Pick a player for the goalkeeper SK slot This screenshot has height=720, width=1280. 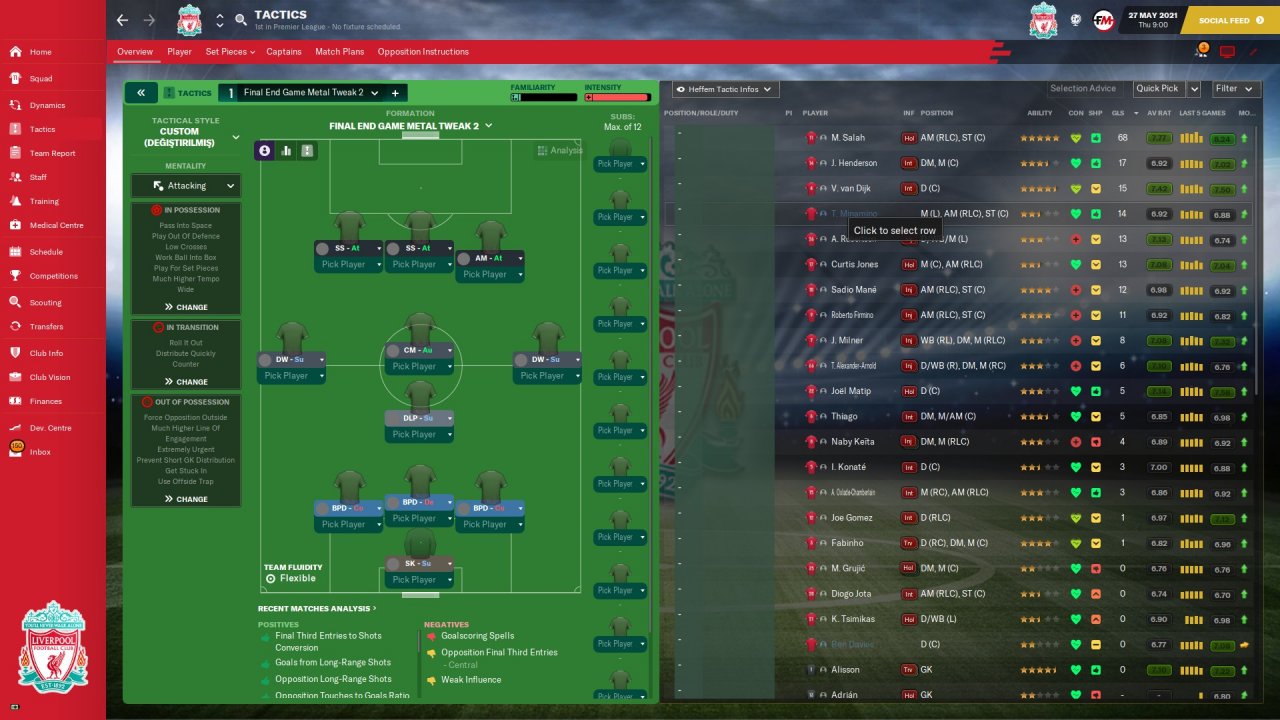tap(420, 580)
